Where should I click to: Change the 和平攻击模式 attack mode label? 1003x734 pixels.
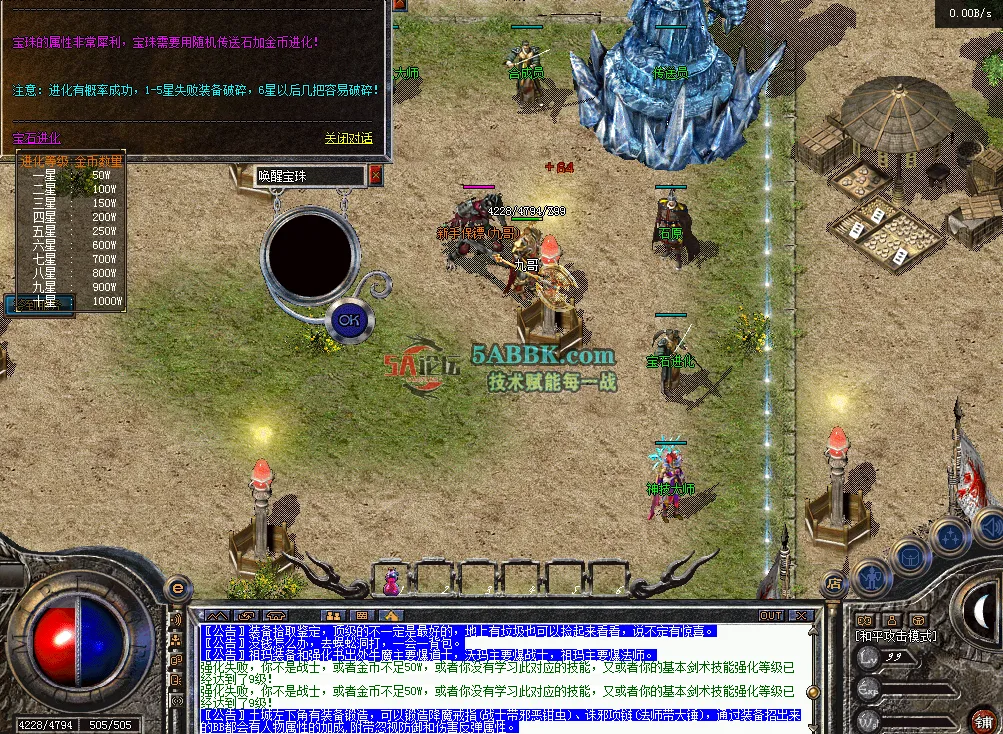pos(896,635)
